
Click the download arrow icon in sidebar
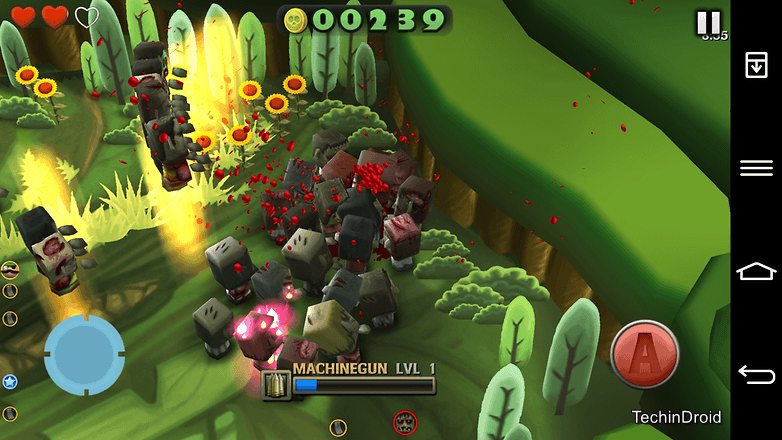coord(756,65)
